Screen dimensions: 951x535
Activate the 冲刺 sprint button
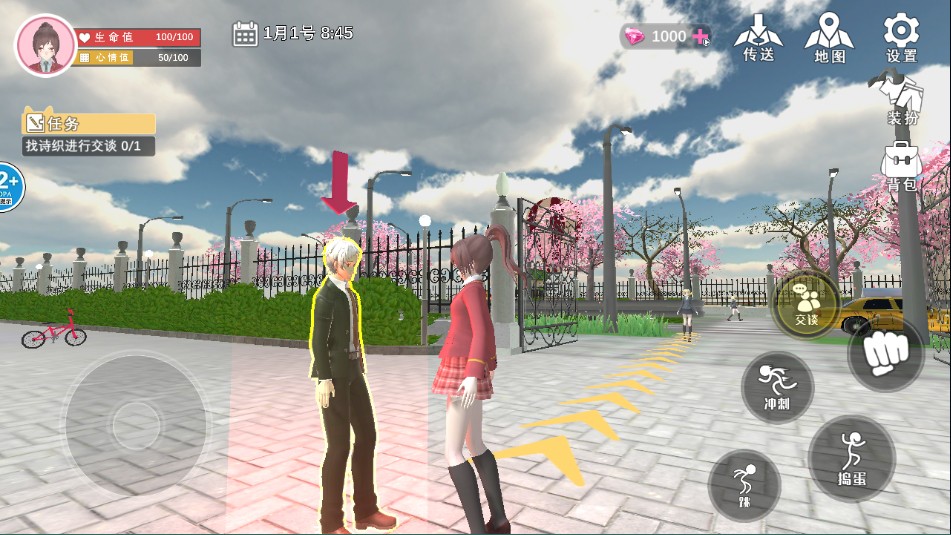(777, 387)
